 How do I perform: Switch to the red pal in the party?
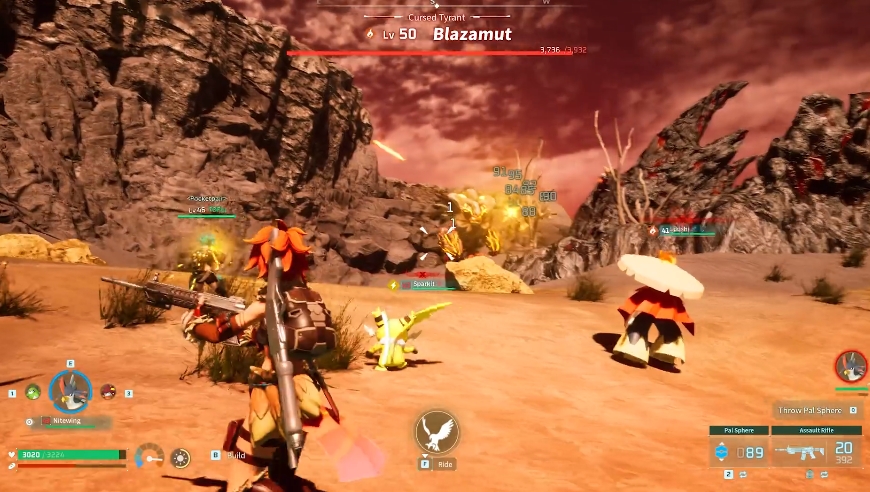click(x=108, y=391)
